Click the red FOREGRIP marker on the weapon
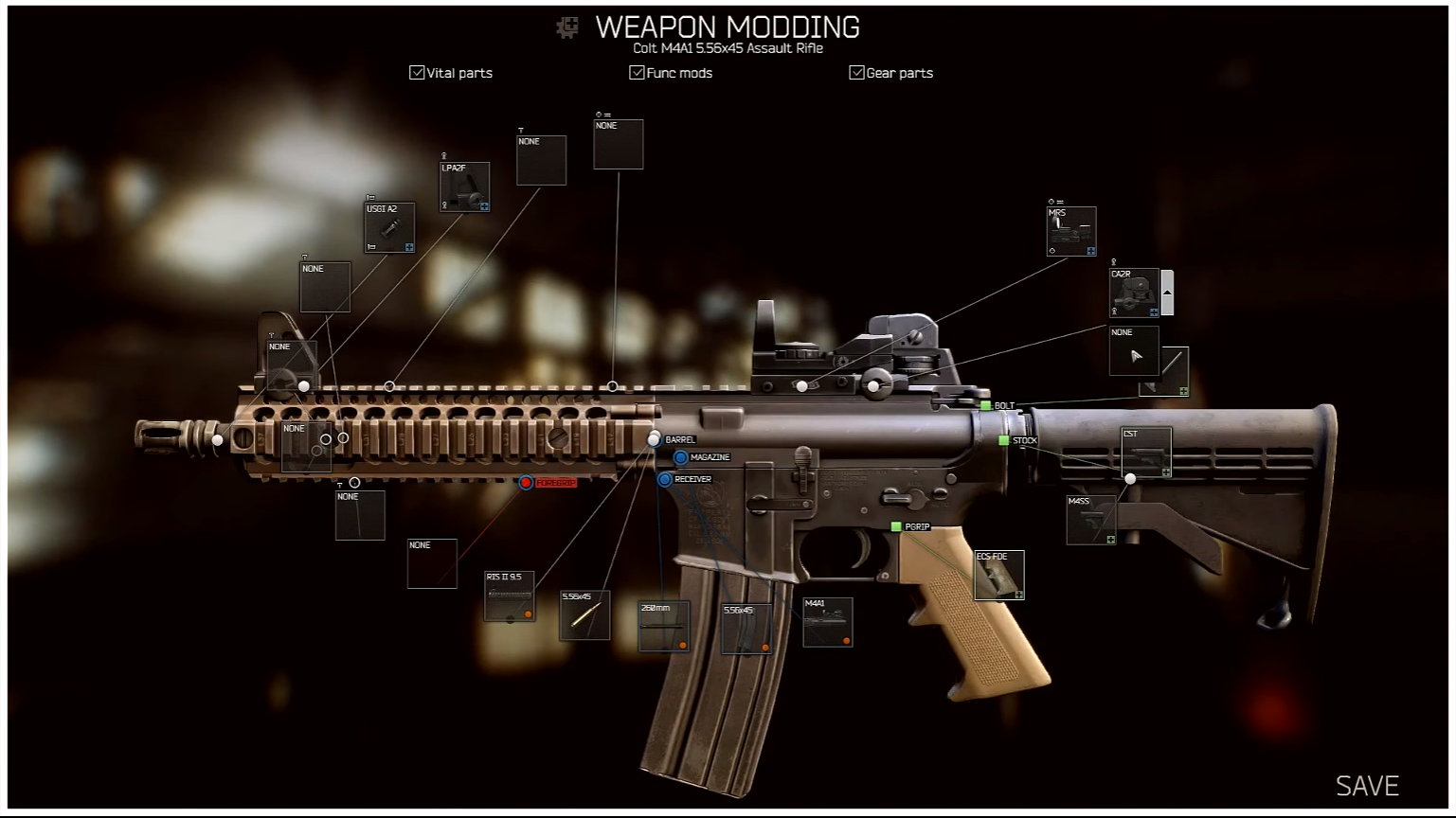Viewport: 1456px width, 818px height. pyautogui.click(x=527, y=483)
